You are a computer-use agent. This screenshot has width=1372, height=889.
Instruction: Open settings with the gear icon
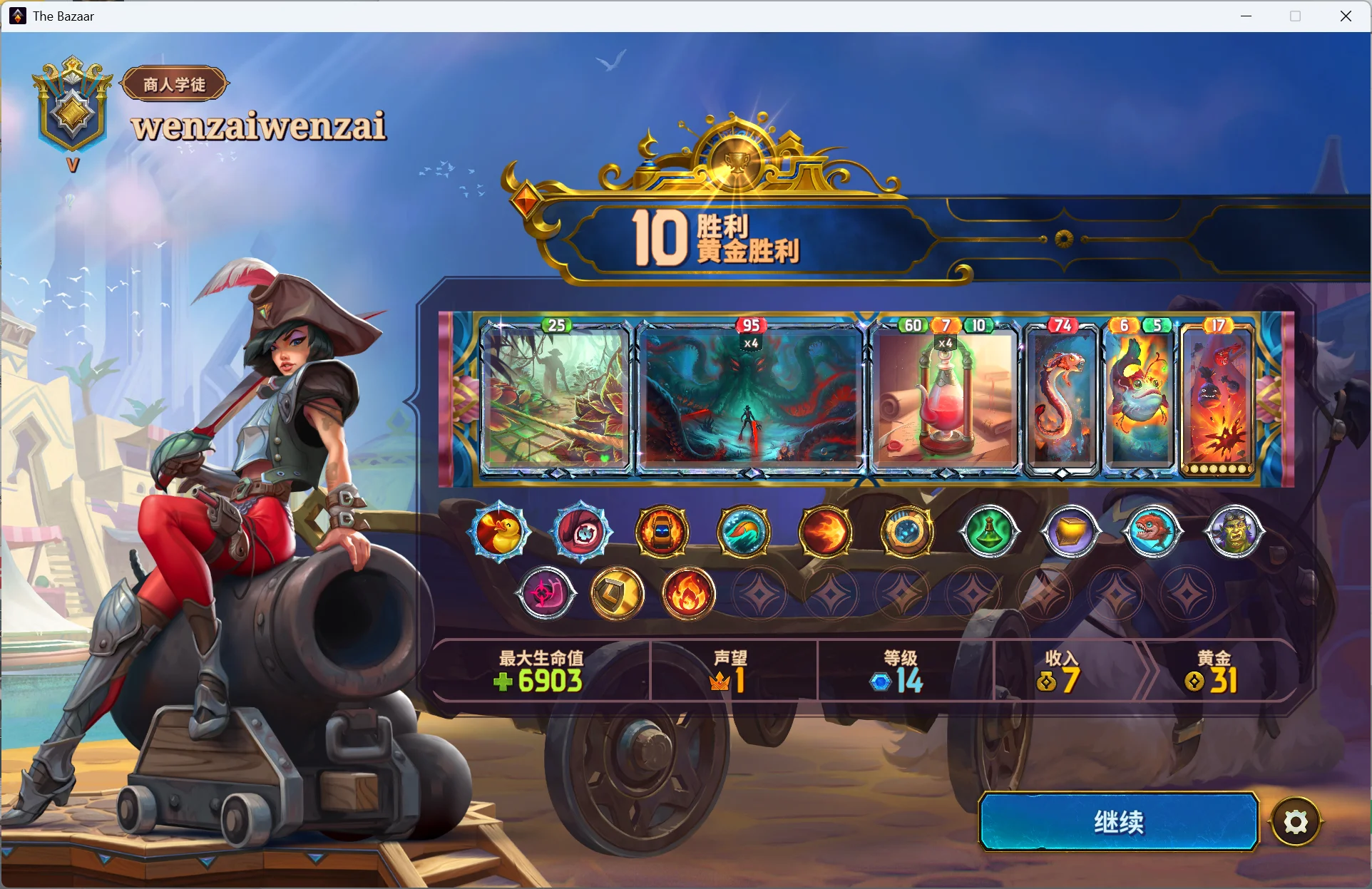(1295, 823)
